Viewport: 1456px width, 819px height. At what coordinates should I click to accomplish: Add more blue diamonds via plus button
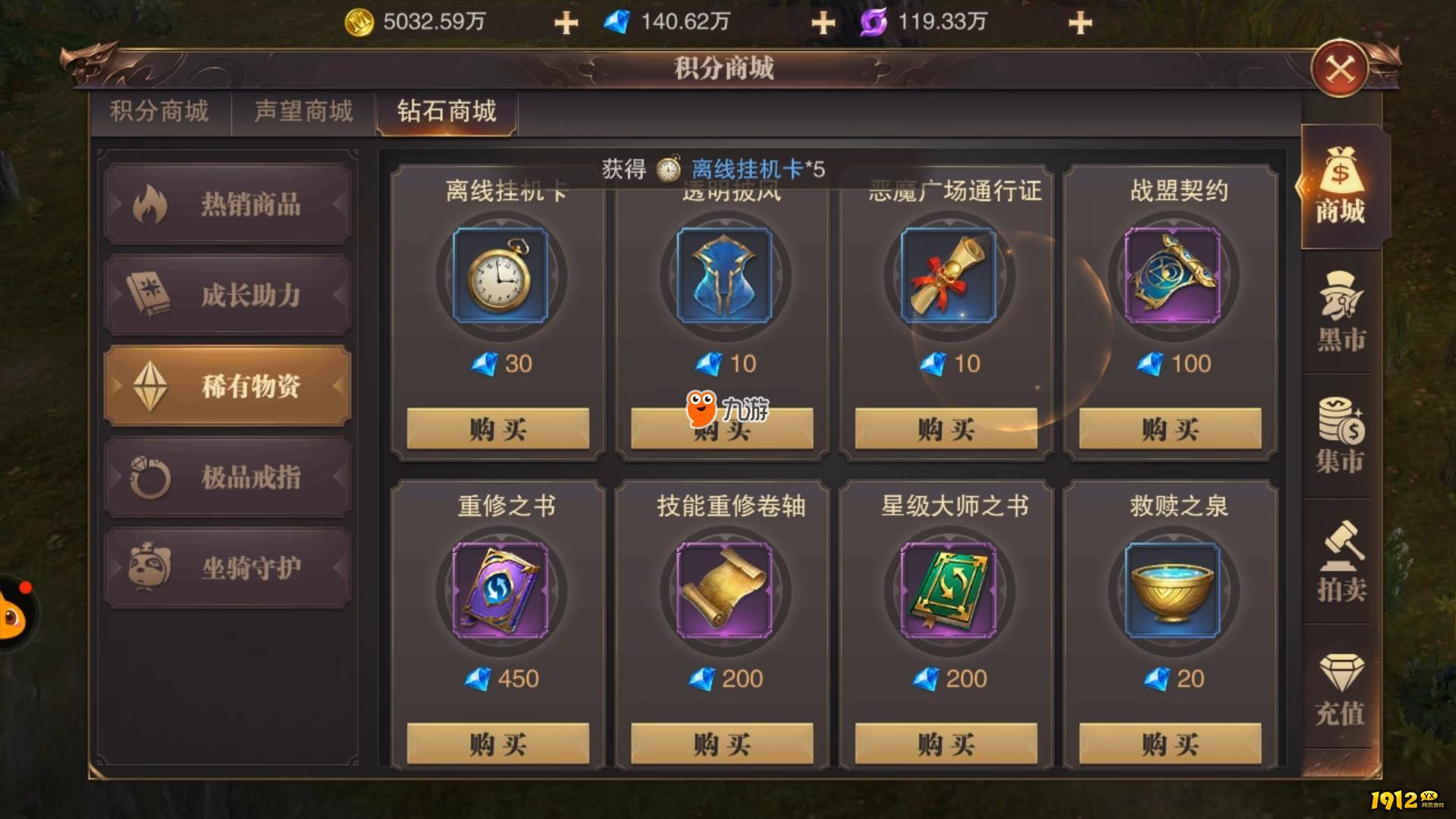tap(823, 22)
